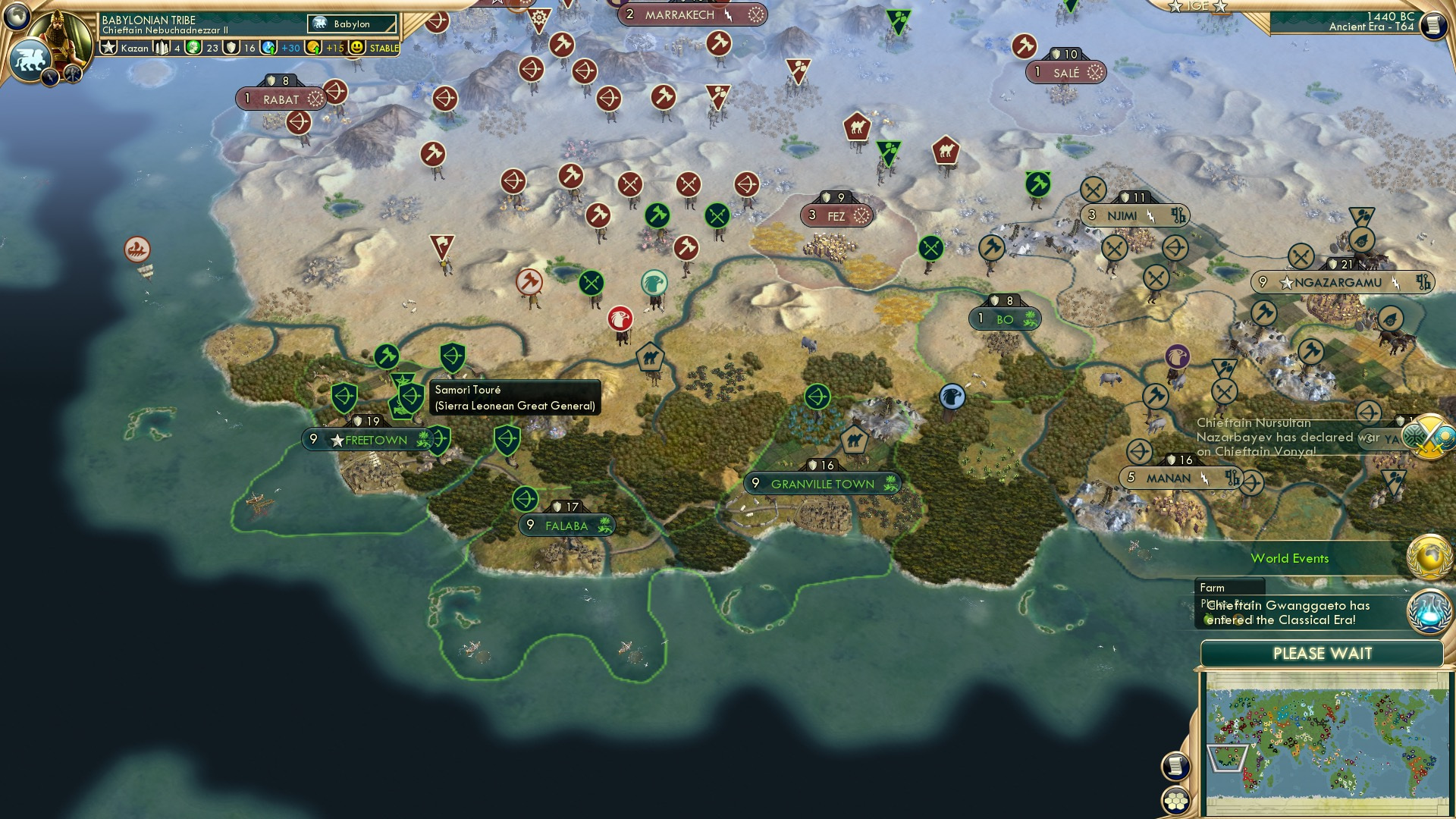Open the World Events notification

tap(1289, 559)
